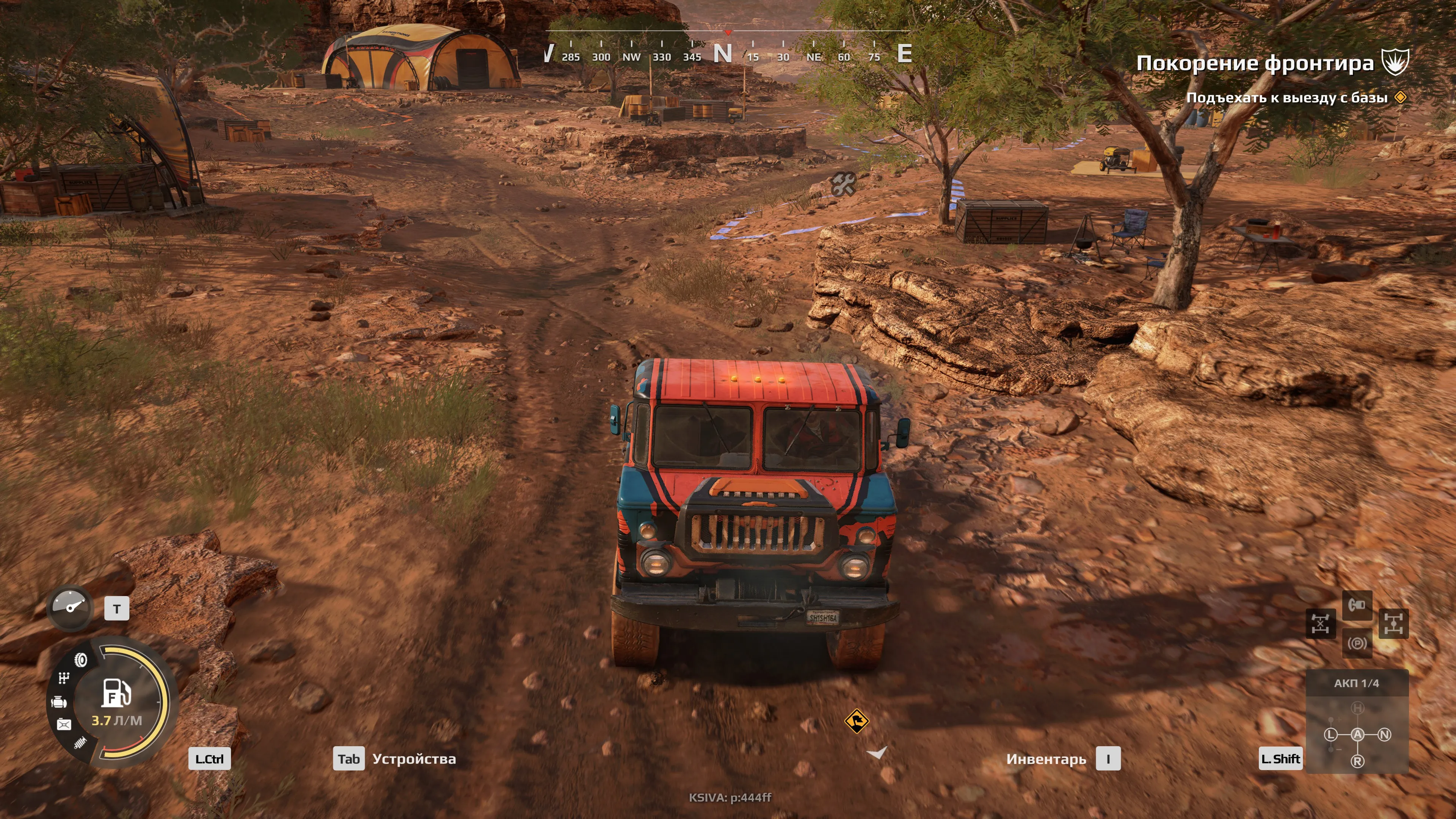Select the Подъехать к выезду с базы objective
The height and width of the screenshot is (819, 1456).
point(1287,97)
